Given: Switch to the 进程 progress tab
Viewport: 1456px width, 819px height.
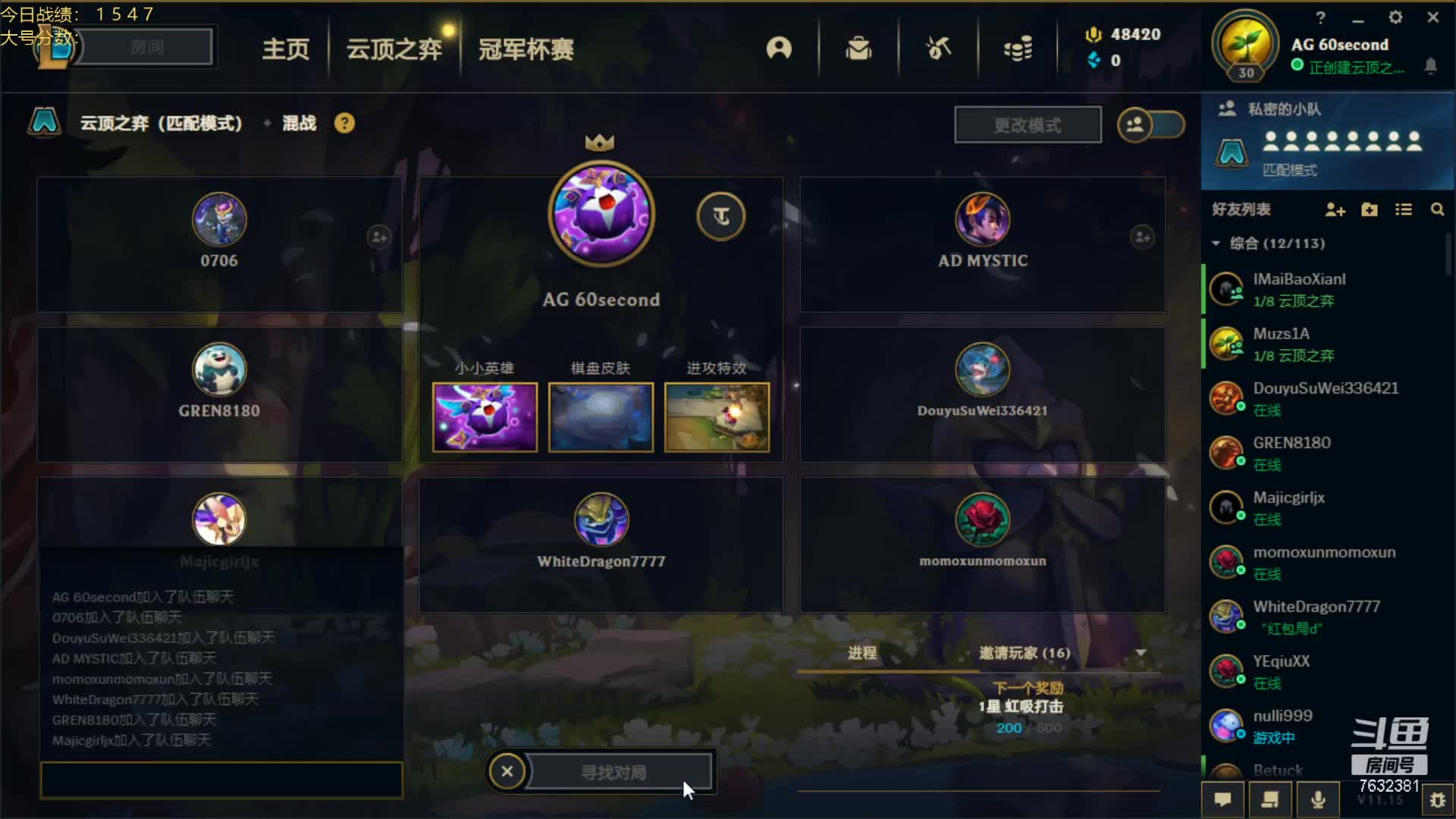Looking at the screenshot, I should click(862, 653).
